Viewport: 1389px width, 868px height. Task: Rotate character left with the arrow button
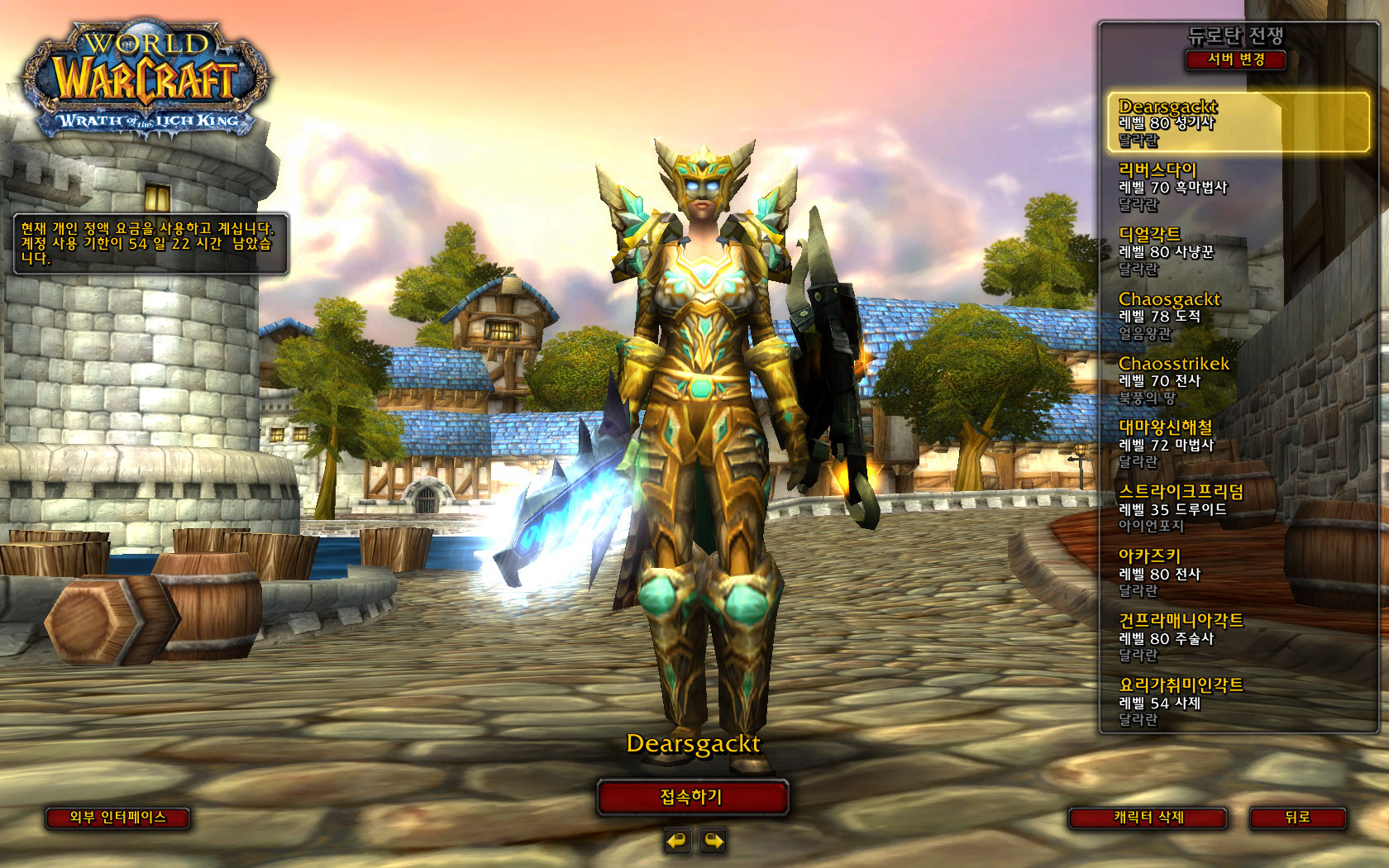click(677, 842)
